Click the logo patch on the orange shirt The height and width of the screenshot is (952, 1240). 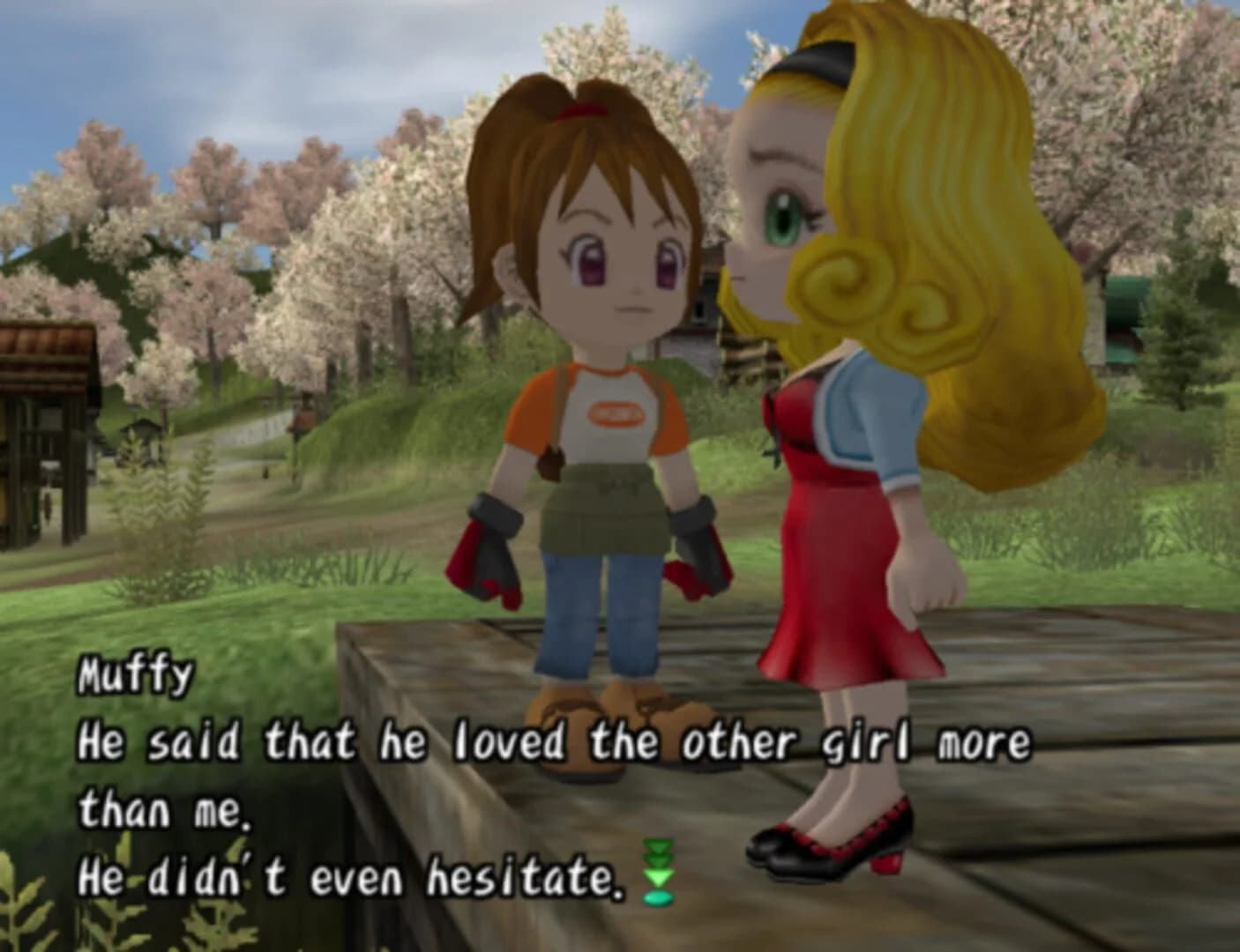pos(617,414)
